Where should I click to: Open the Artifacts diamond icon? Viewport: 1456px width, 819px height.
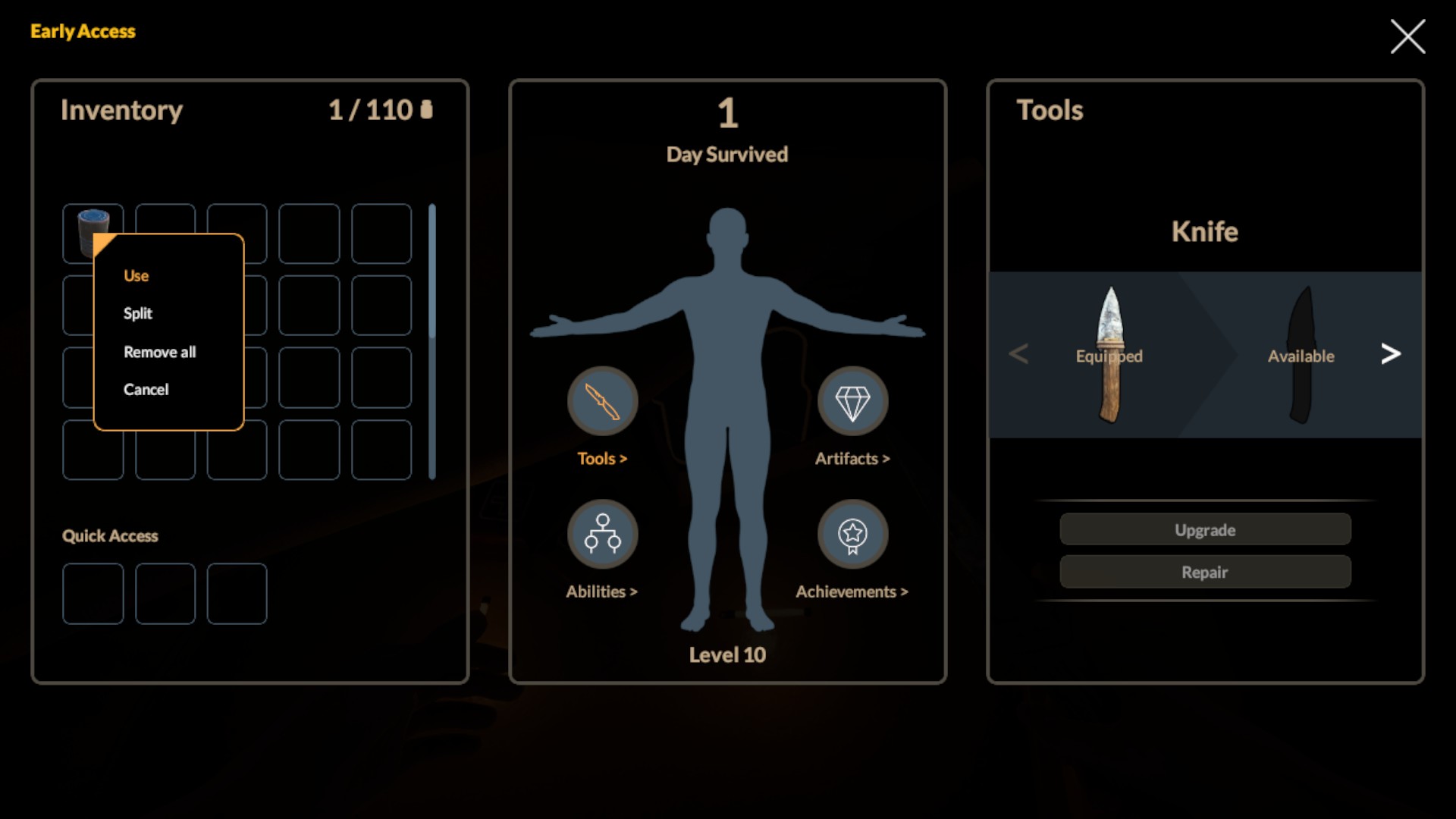point(852,401)
